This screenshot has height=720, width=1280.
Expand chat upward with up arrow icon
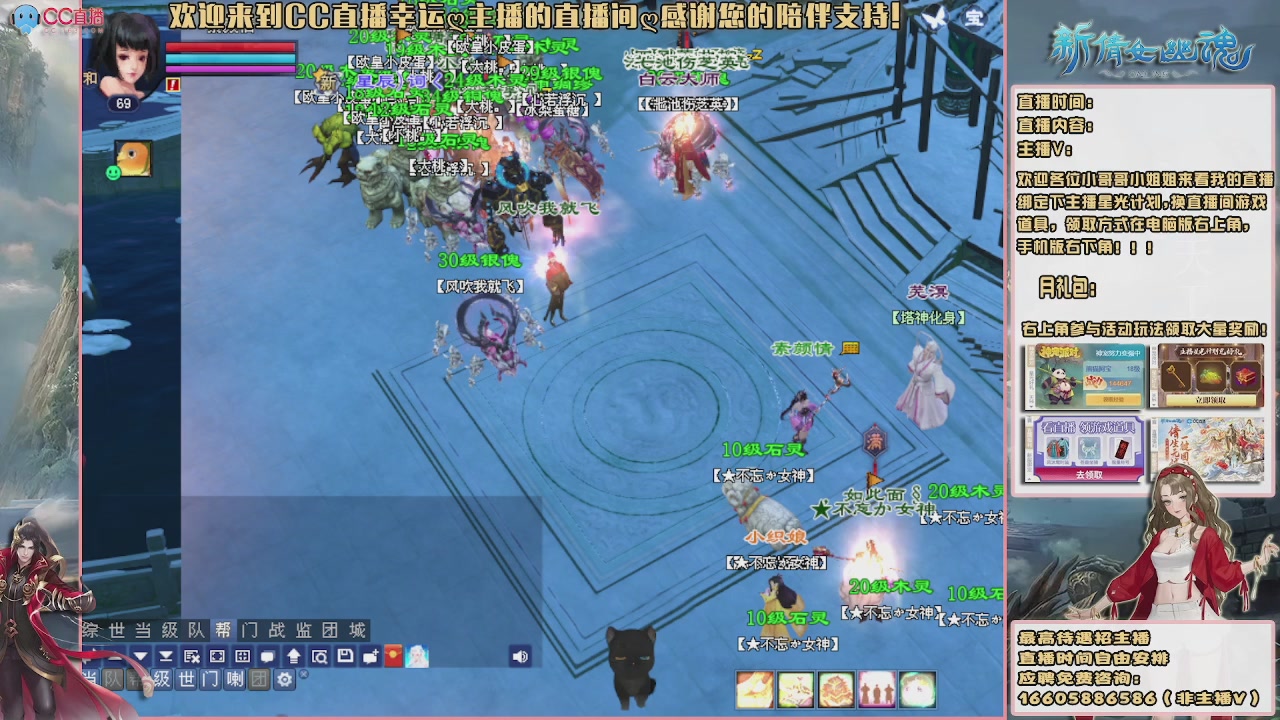point(293,656)
